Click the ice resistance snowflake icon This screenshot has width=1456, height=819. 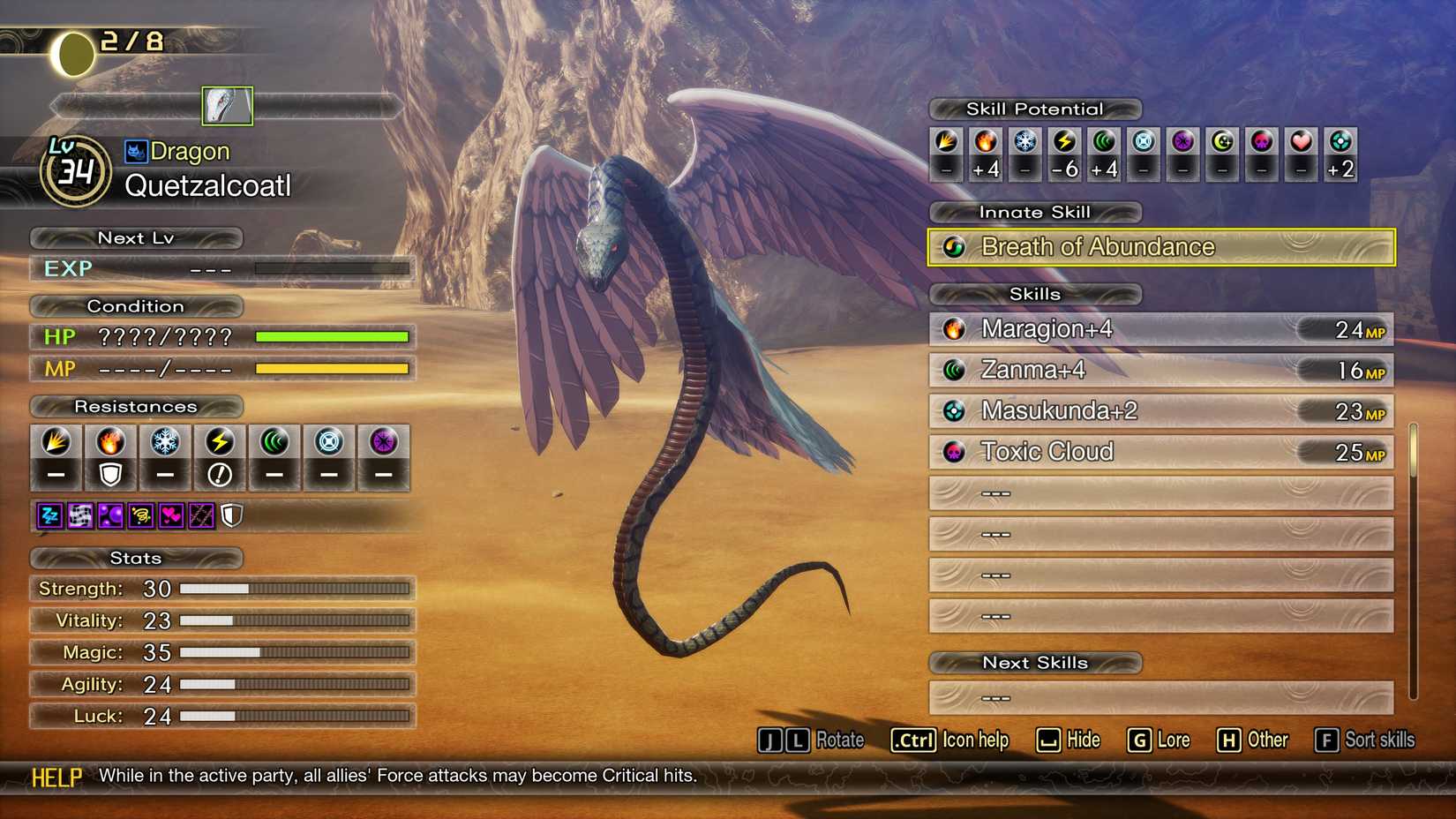(165, 442)
